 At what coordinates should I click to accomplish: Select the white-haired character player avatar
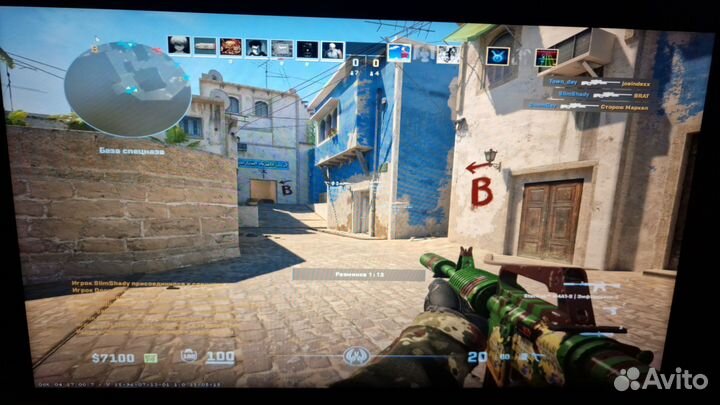click(179, 46)
